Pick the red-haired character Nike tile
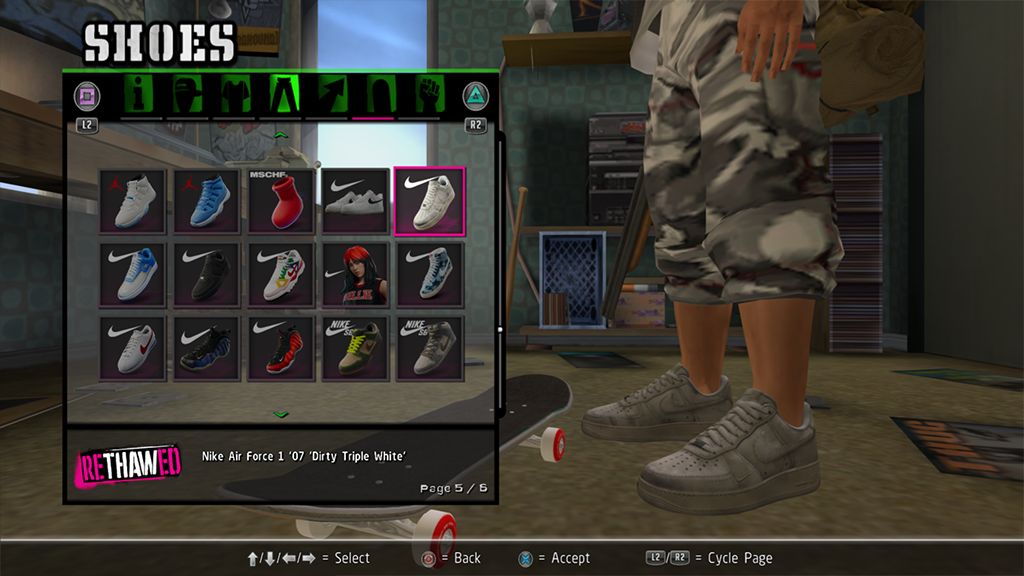 coord(355,275)
